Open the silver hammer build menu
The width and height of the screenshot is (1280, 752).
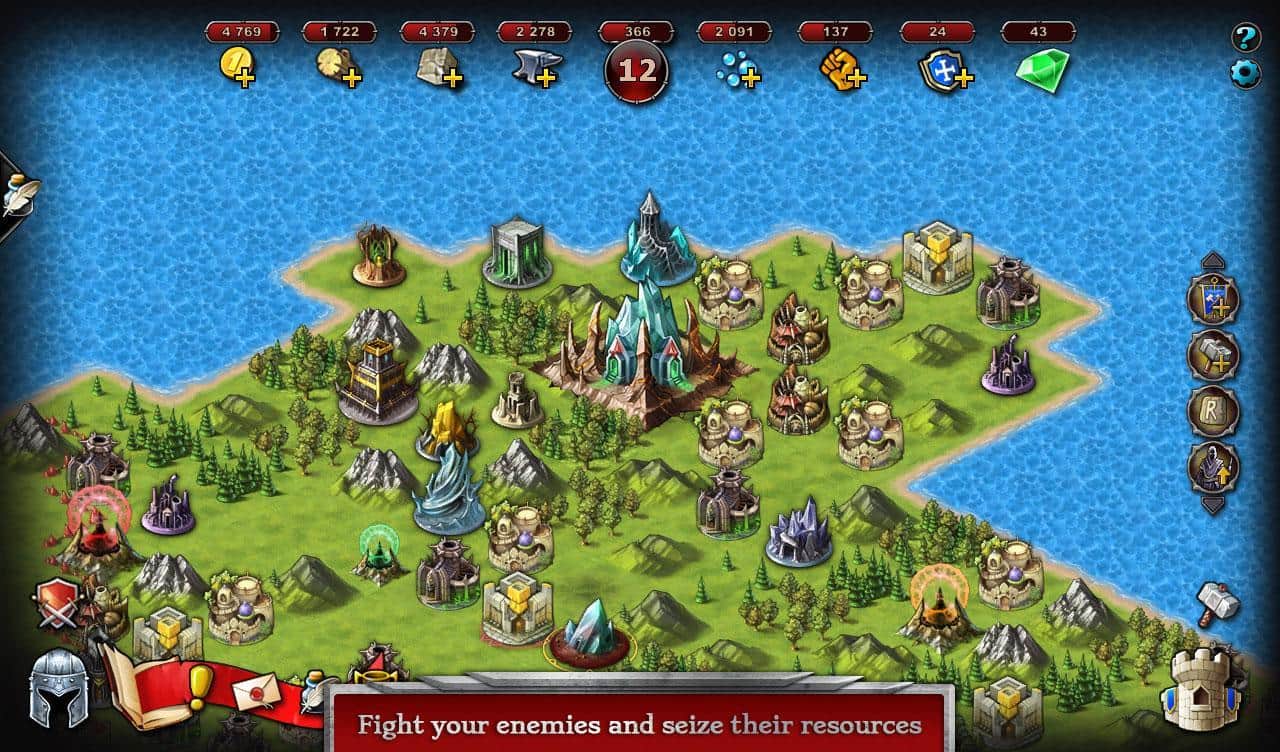(x=1217, y=604)
